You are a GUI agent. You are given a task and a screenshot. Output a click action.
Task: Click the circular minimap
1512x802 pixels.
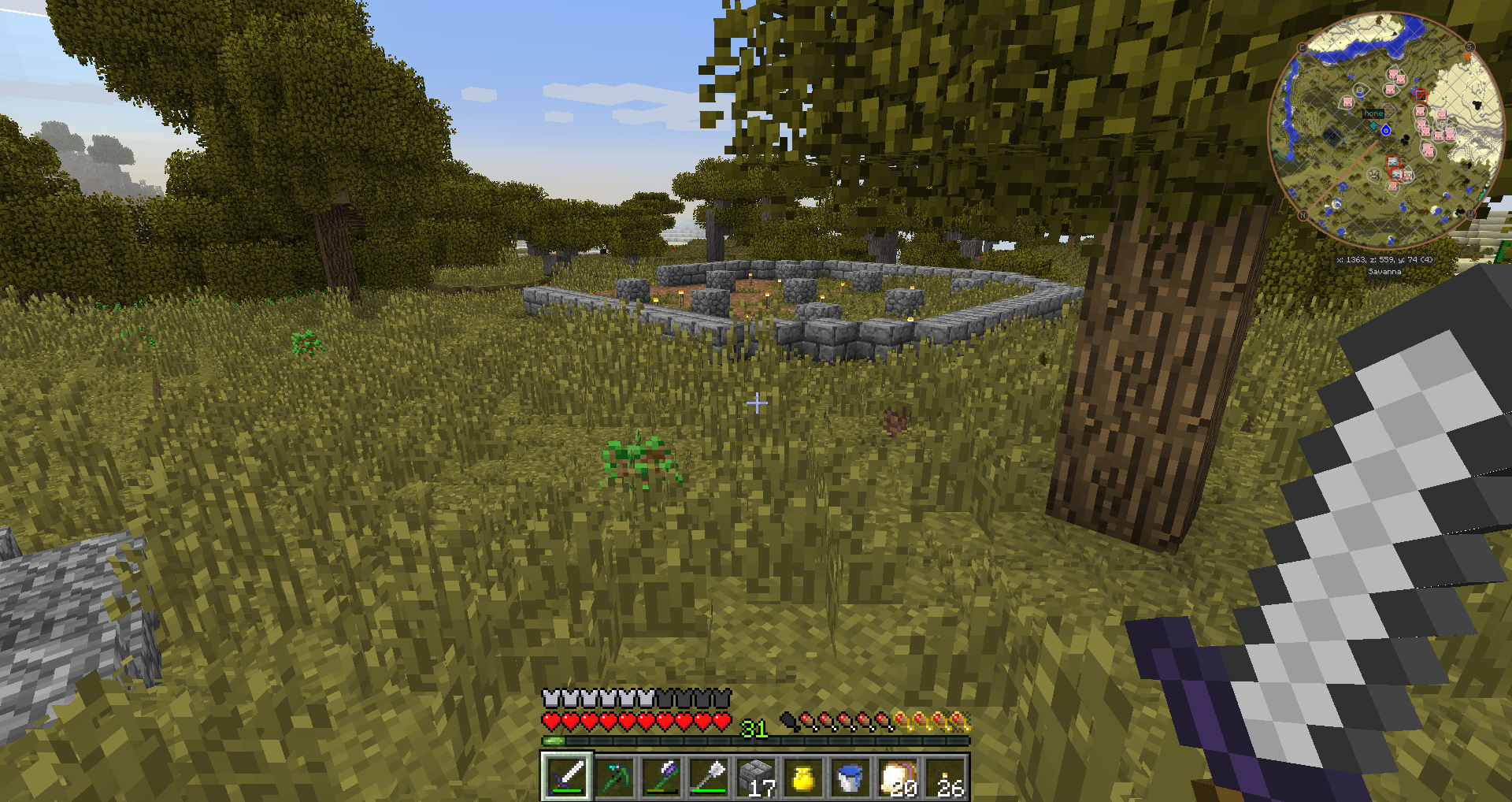pos(1386,130)
